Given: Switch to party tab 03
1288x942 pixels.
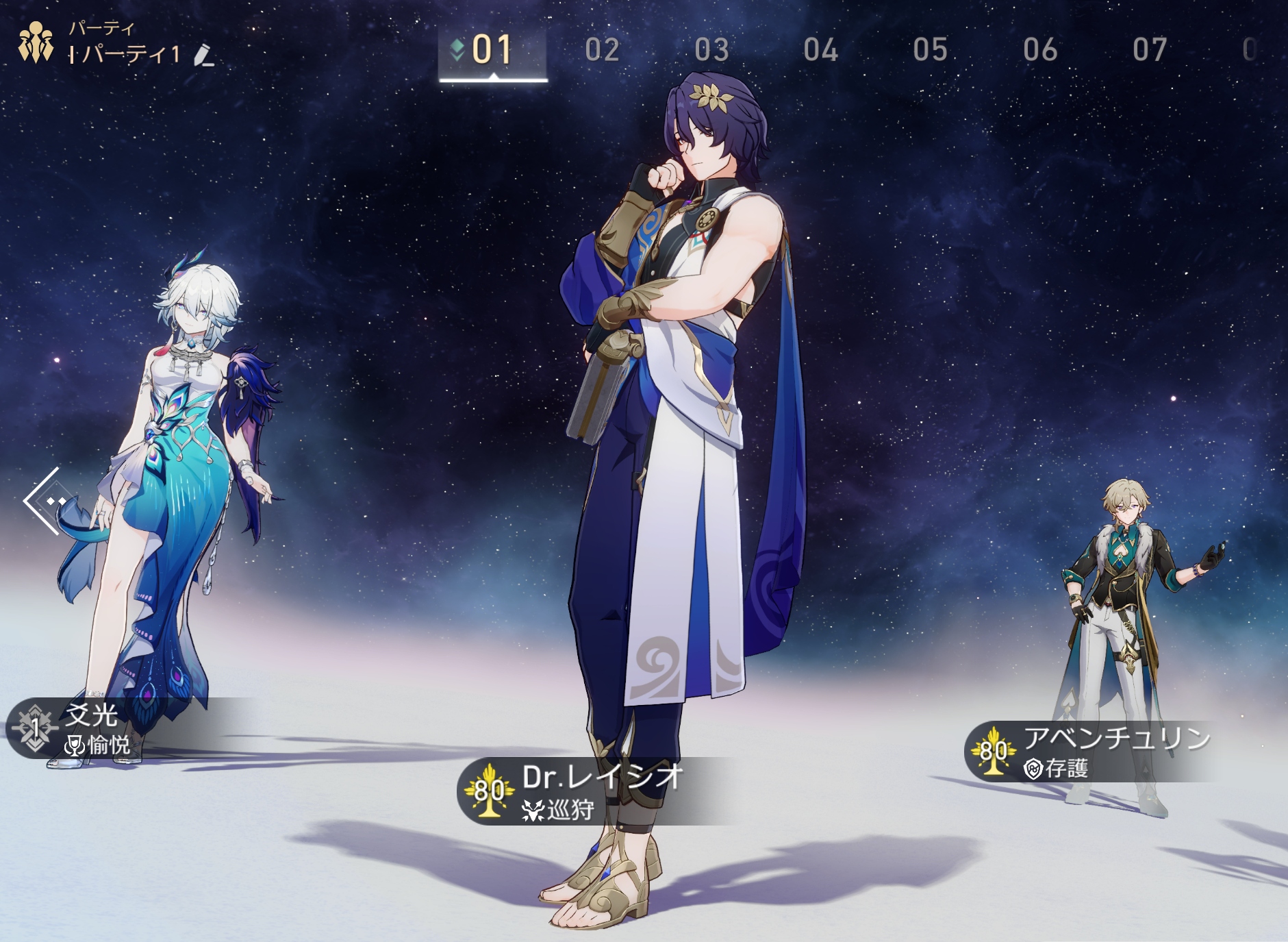Looking at the screenshot, I should coord(711,51).
